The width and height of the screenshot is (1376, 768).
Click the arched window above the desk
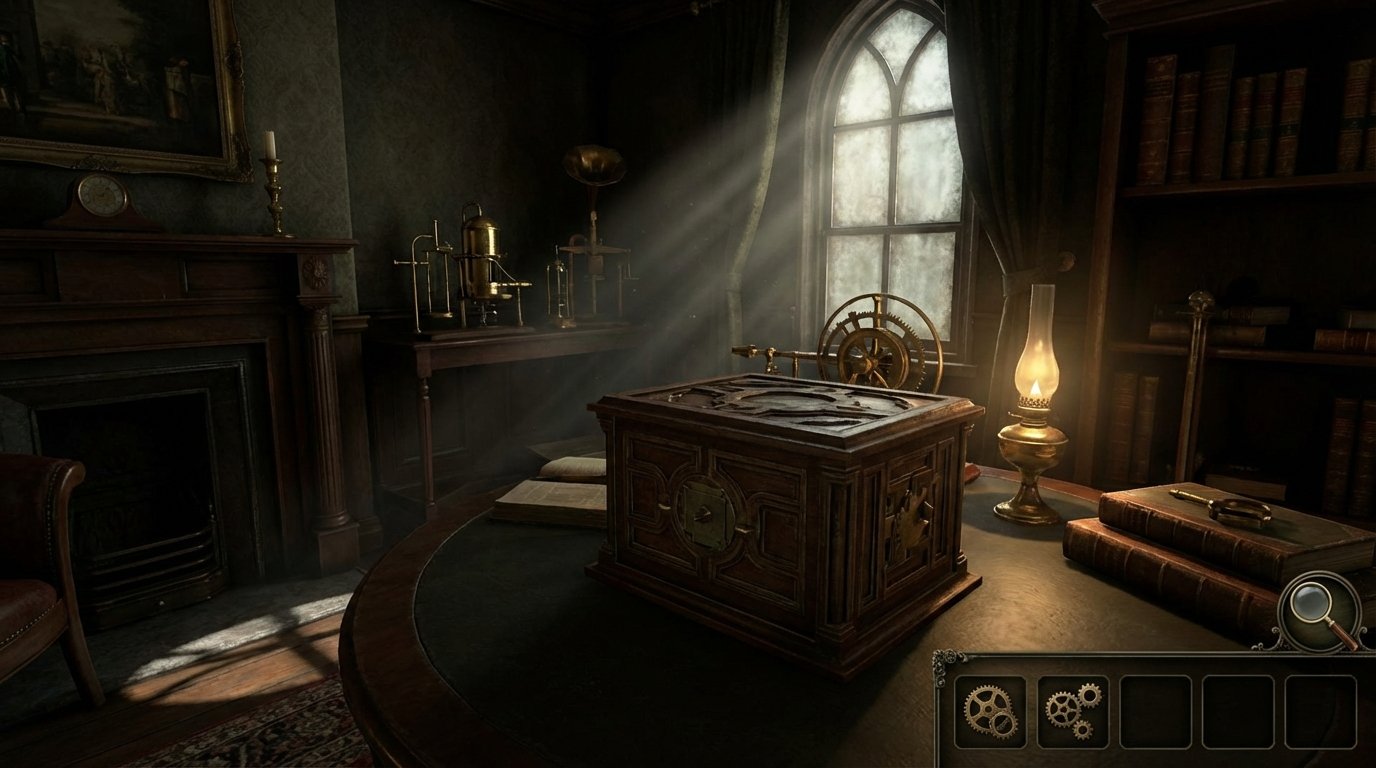tap(890, 150)
